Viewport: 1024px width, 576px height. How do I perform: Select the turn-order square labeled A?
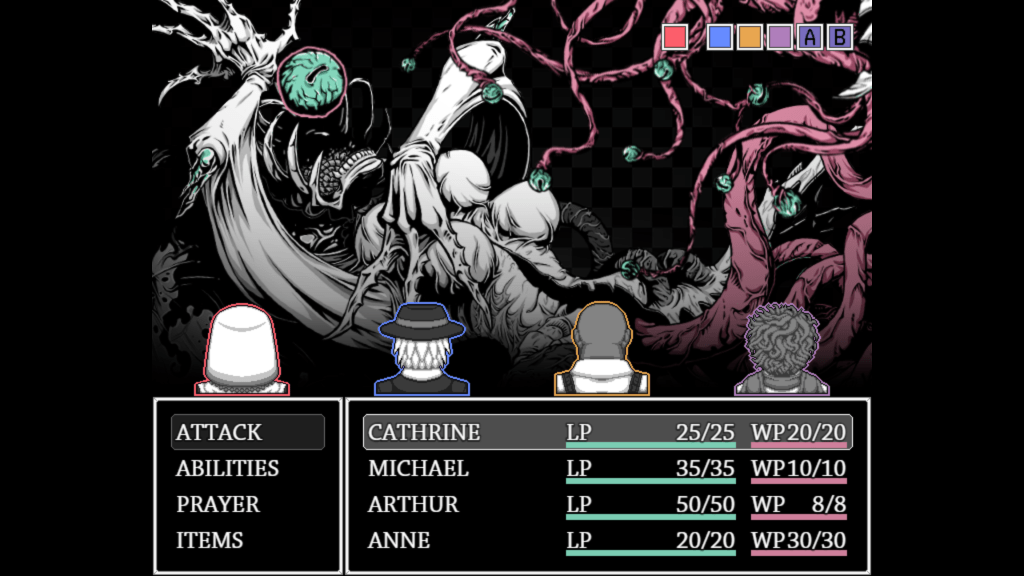(810, 37)
